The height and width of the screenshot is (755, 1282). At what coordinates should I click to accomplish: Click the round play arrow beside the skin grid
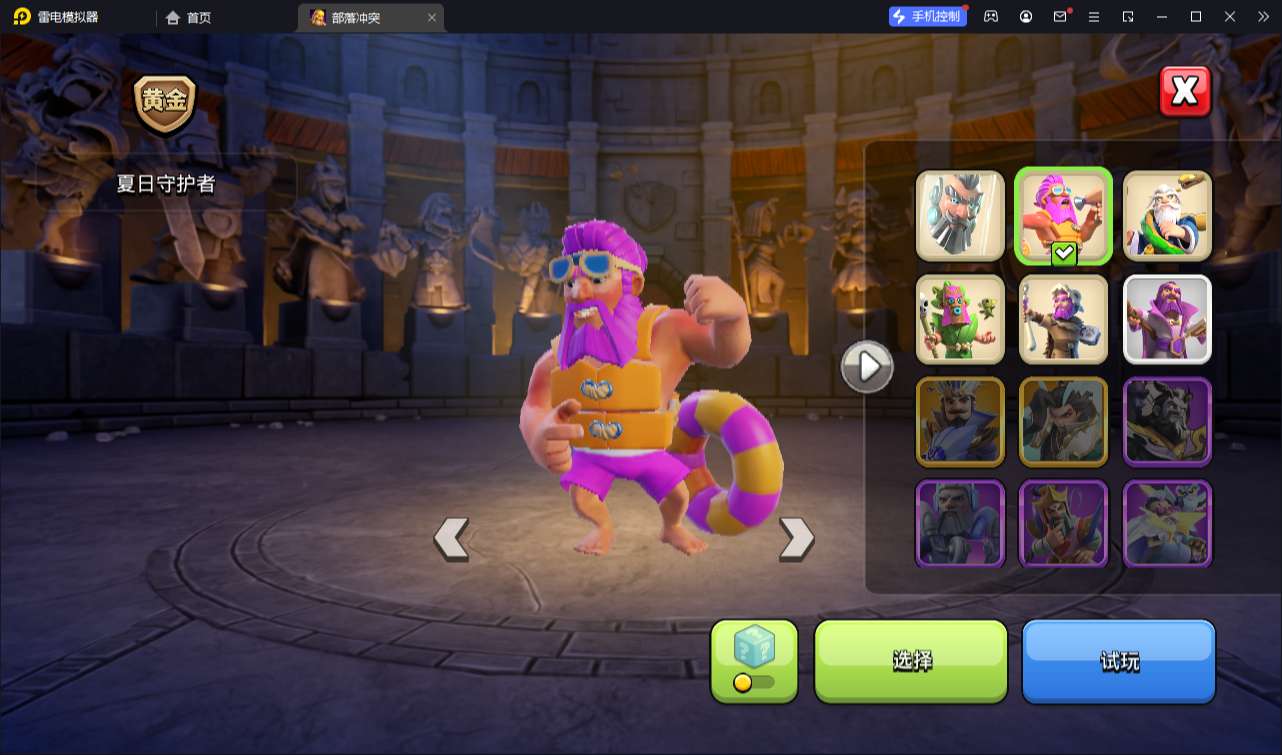tap(866, 367)
